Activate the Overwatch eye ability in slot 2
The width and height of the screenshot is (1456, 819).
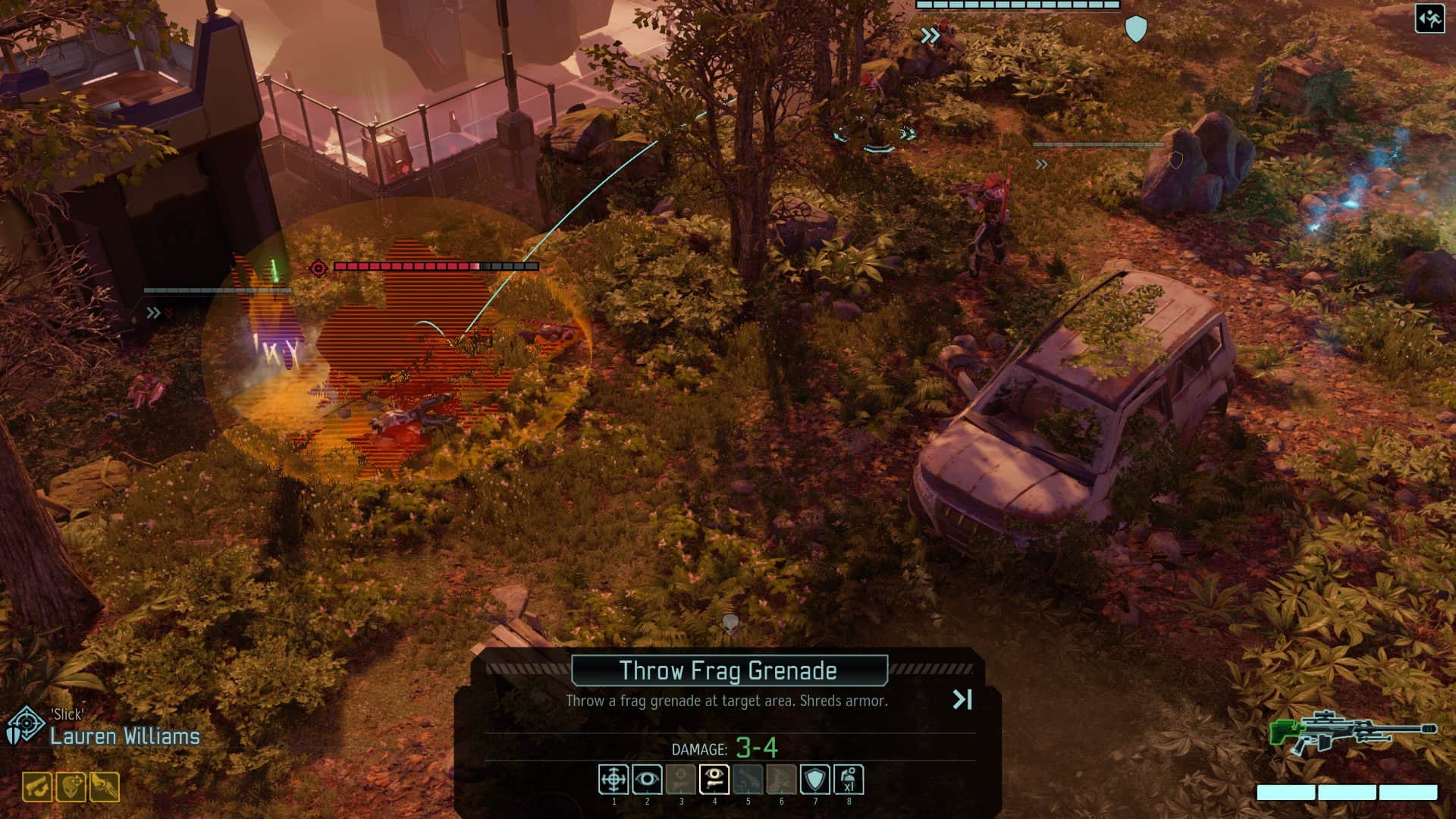click(648, 780)
